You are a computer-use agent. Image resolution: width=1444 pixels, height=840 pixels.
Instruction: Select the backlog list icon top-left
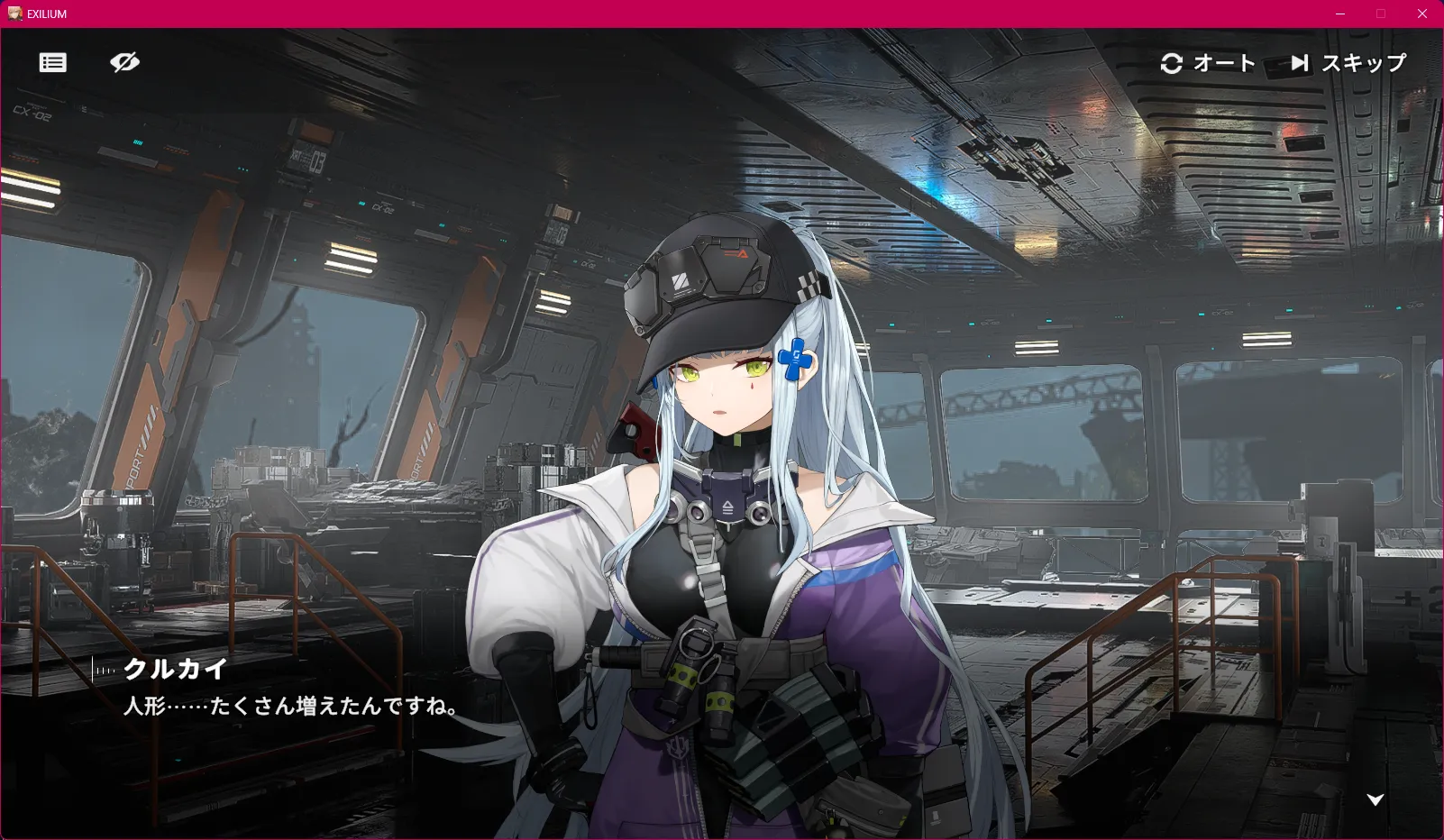(52, 62)
